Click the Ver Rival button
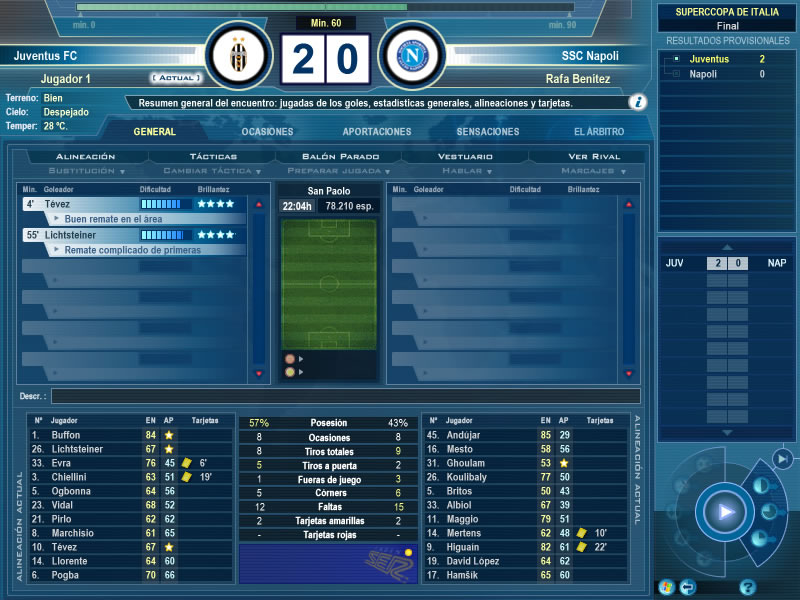 click(x=594, y=157)
